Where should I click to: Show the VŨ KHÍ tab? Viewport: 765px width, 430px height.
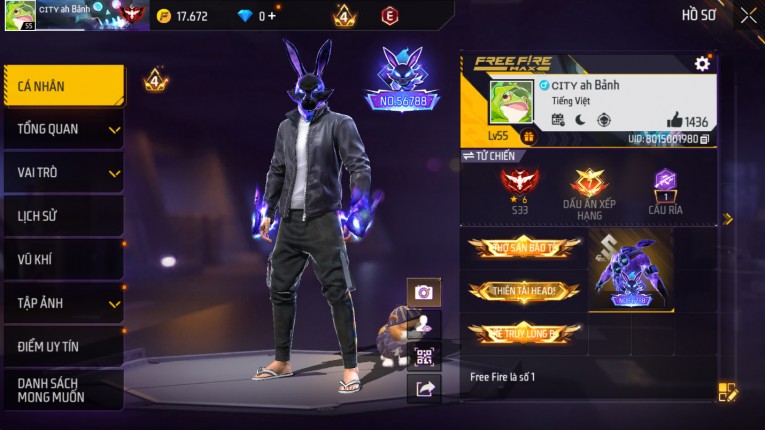coord(63,259)
